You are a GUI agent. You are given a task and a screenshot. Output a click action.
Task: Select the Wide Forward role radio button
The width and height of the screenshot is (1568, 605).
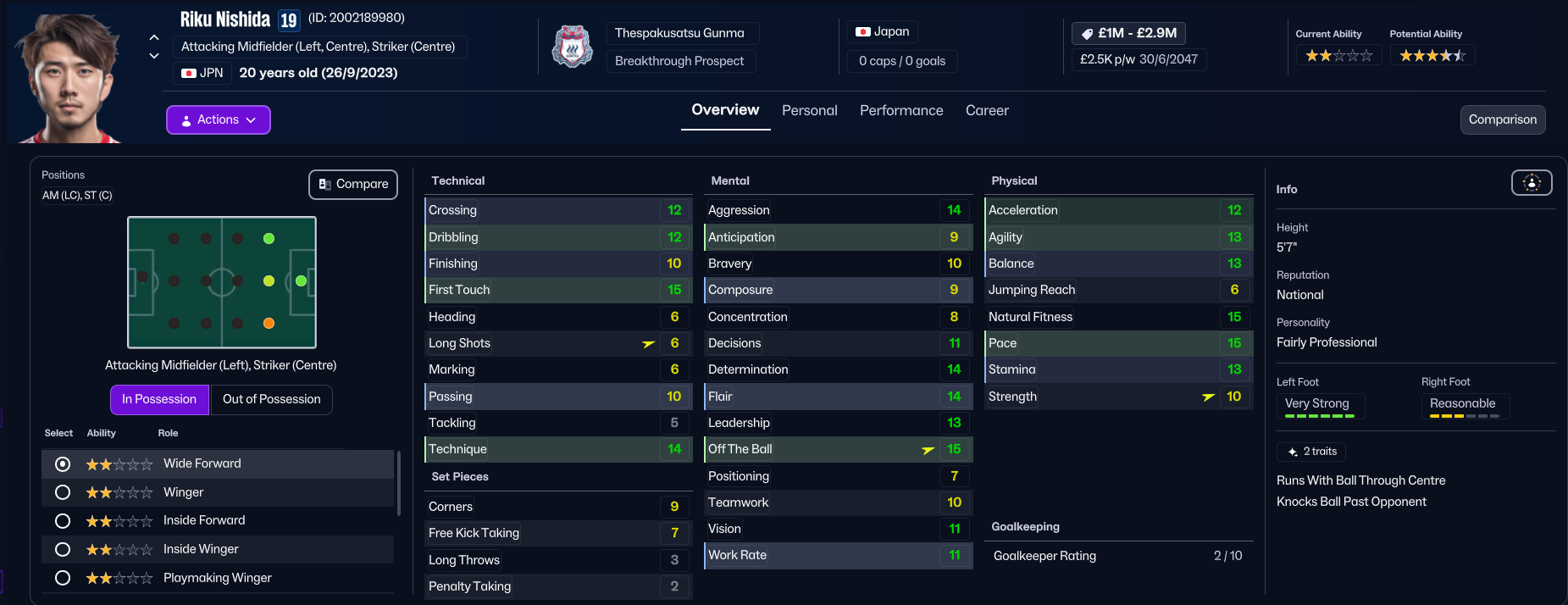[x=63, y=464]
